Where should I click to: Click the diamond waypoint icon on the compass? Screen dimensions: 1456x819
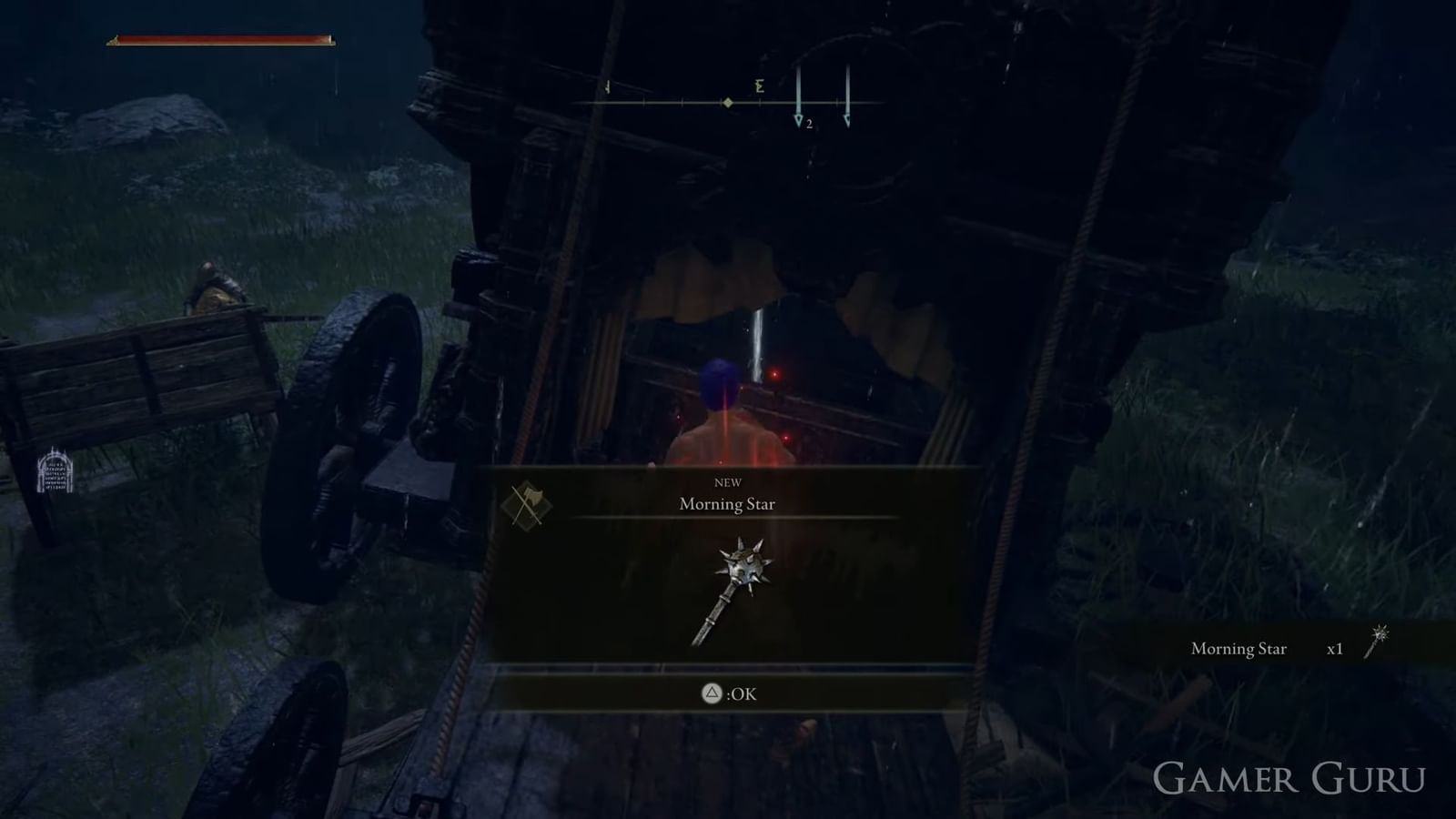727,102
